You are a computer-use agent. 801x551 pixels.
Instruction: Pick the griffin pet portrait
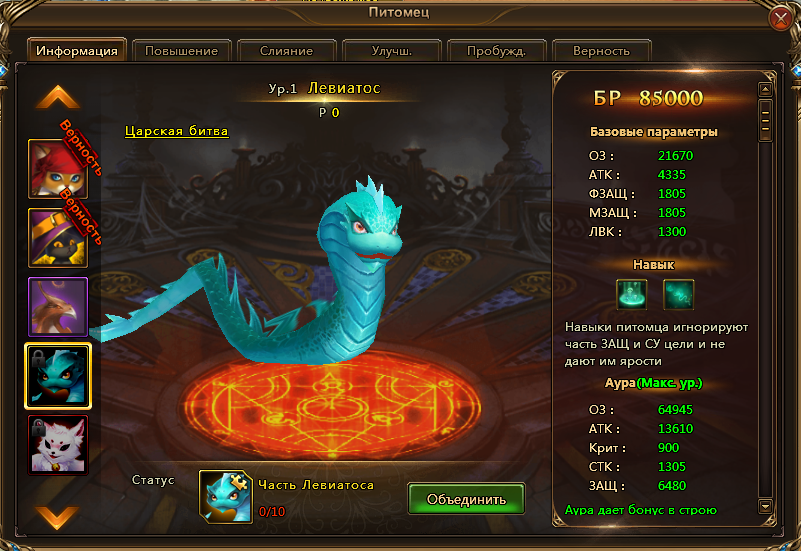click(x=58, y=306)
